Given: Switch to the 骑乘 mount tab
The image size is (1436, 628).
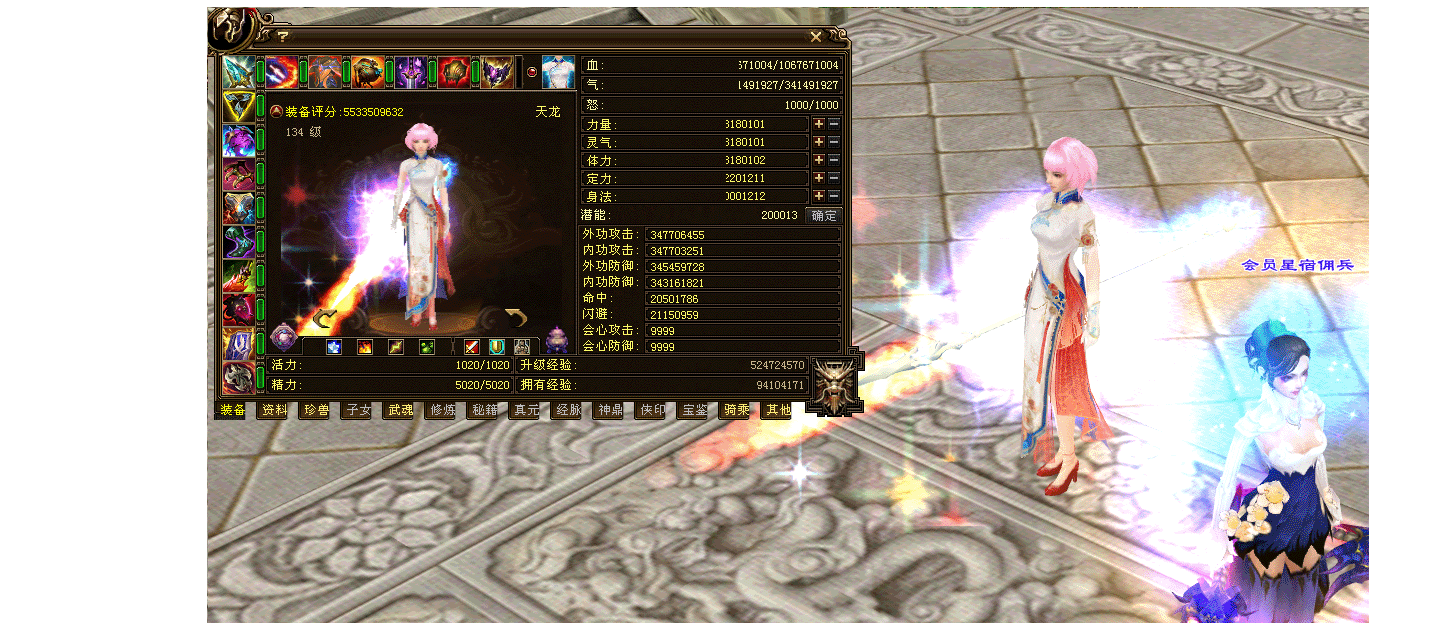Looking at the screenshot, I should (x=736, y=410).
